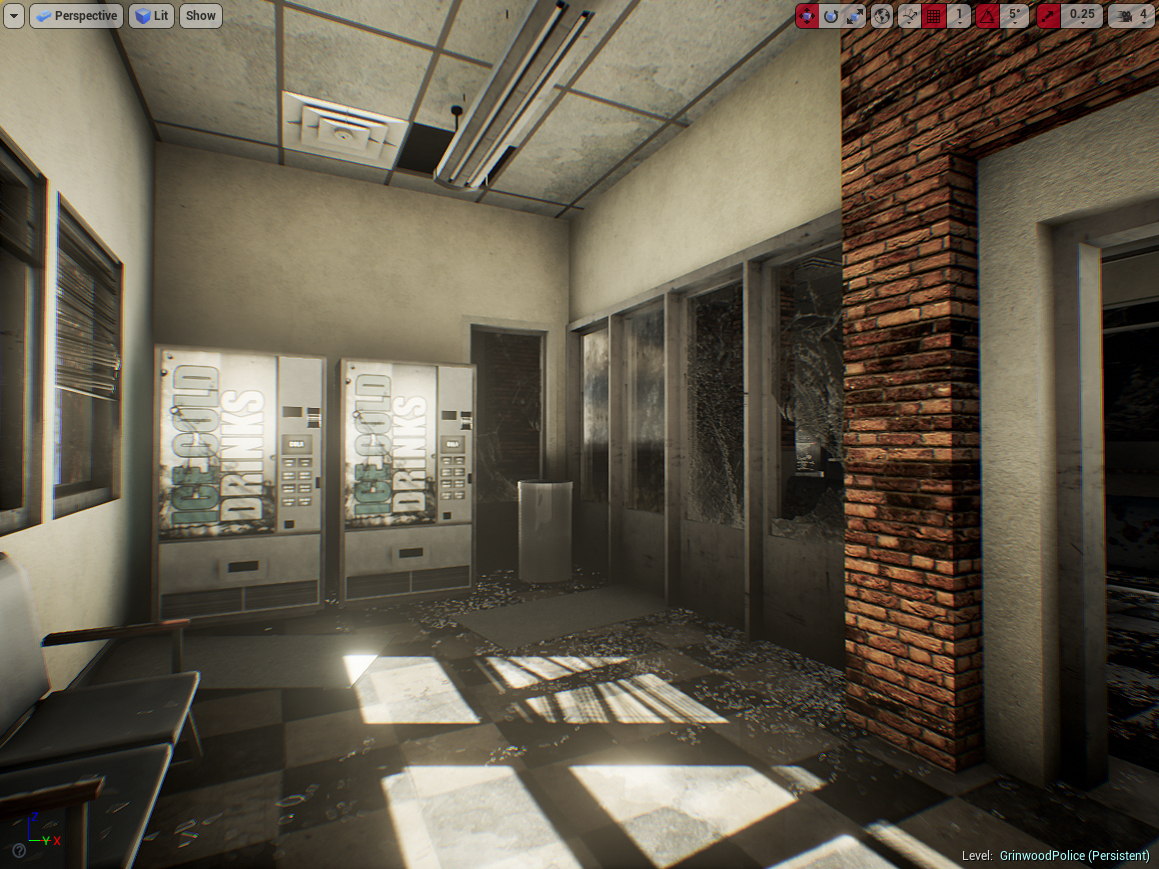1159x869 pixels.
Task: Change the 5° rotation snap value
Action: 1015,16
